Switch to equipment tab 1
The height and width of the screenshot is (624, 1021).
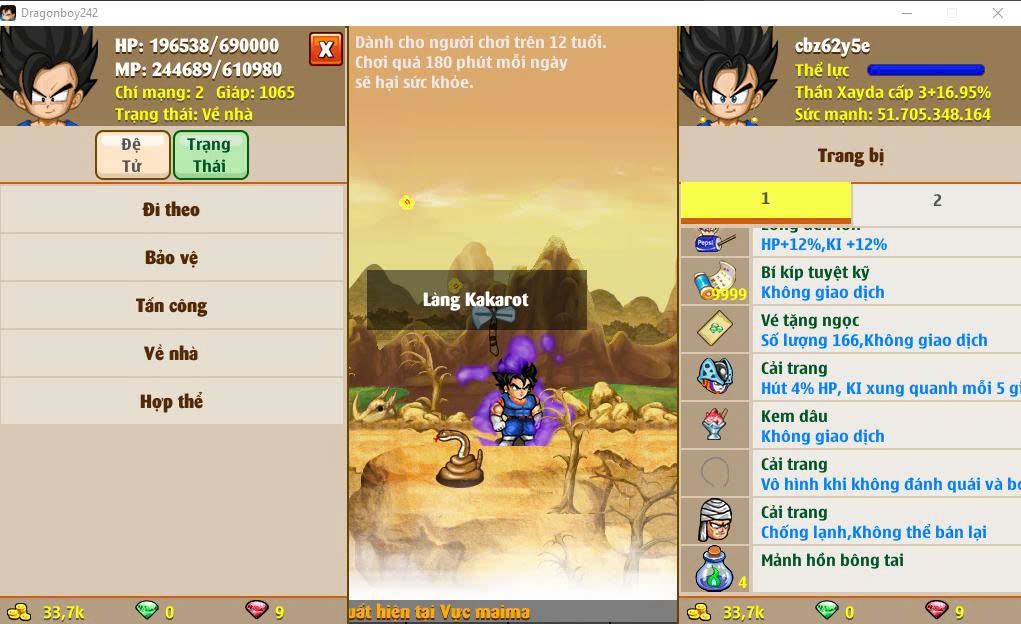tap(765, 199)
